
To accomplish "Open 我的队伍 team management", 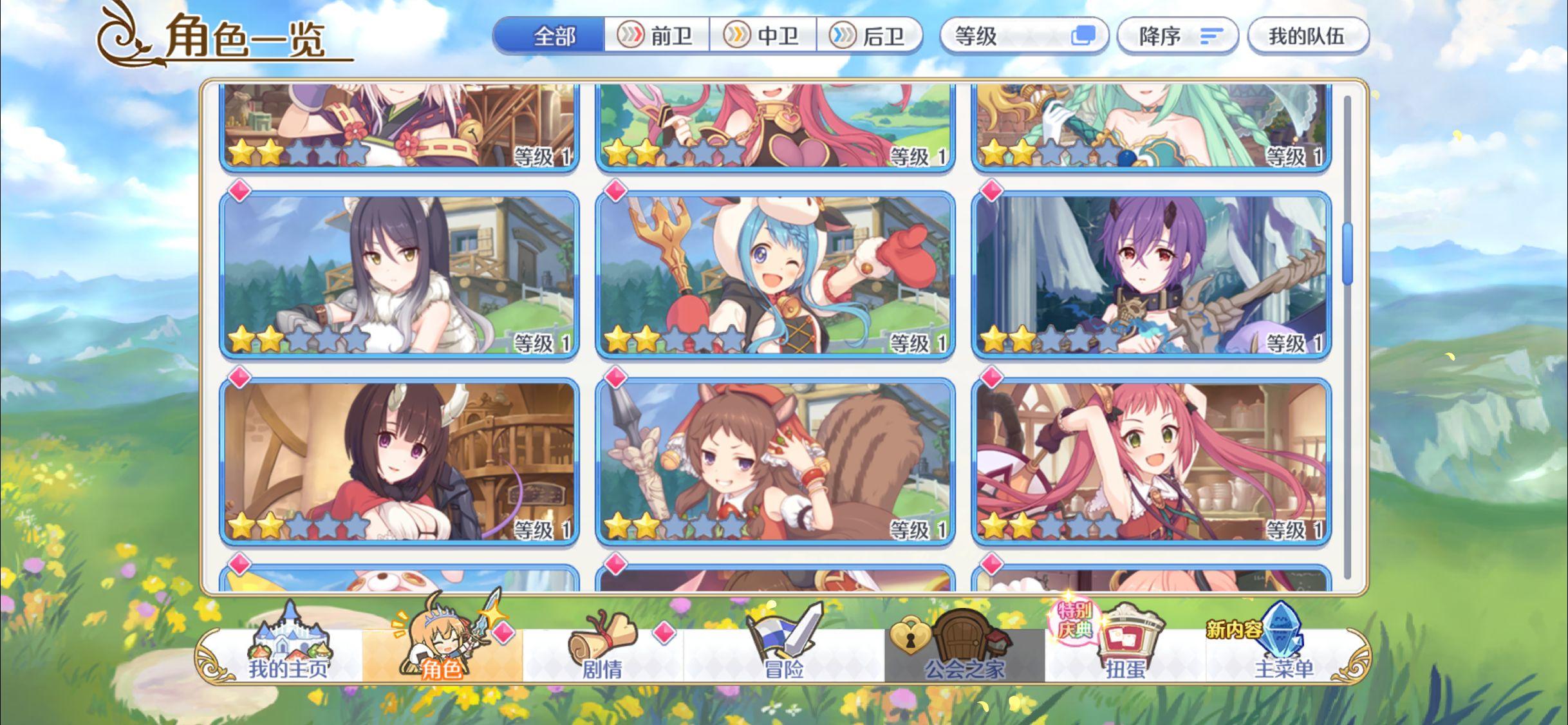I will 1308,37.
